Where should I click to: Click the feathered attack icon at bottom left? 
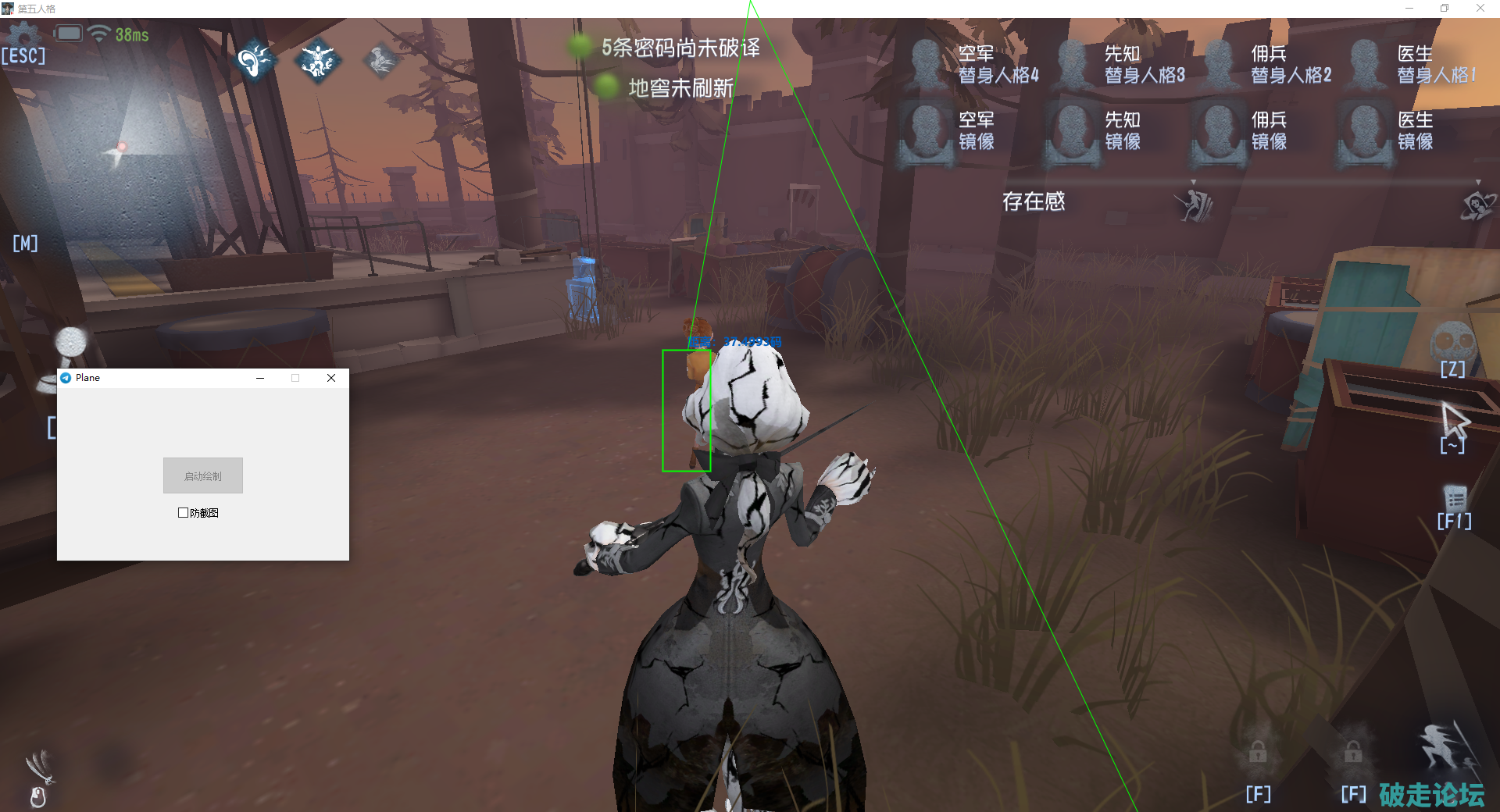pos(39,765)
